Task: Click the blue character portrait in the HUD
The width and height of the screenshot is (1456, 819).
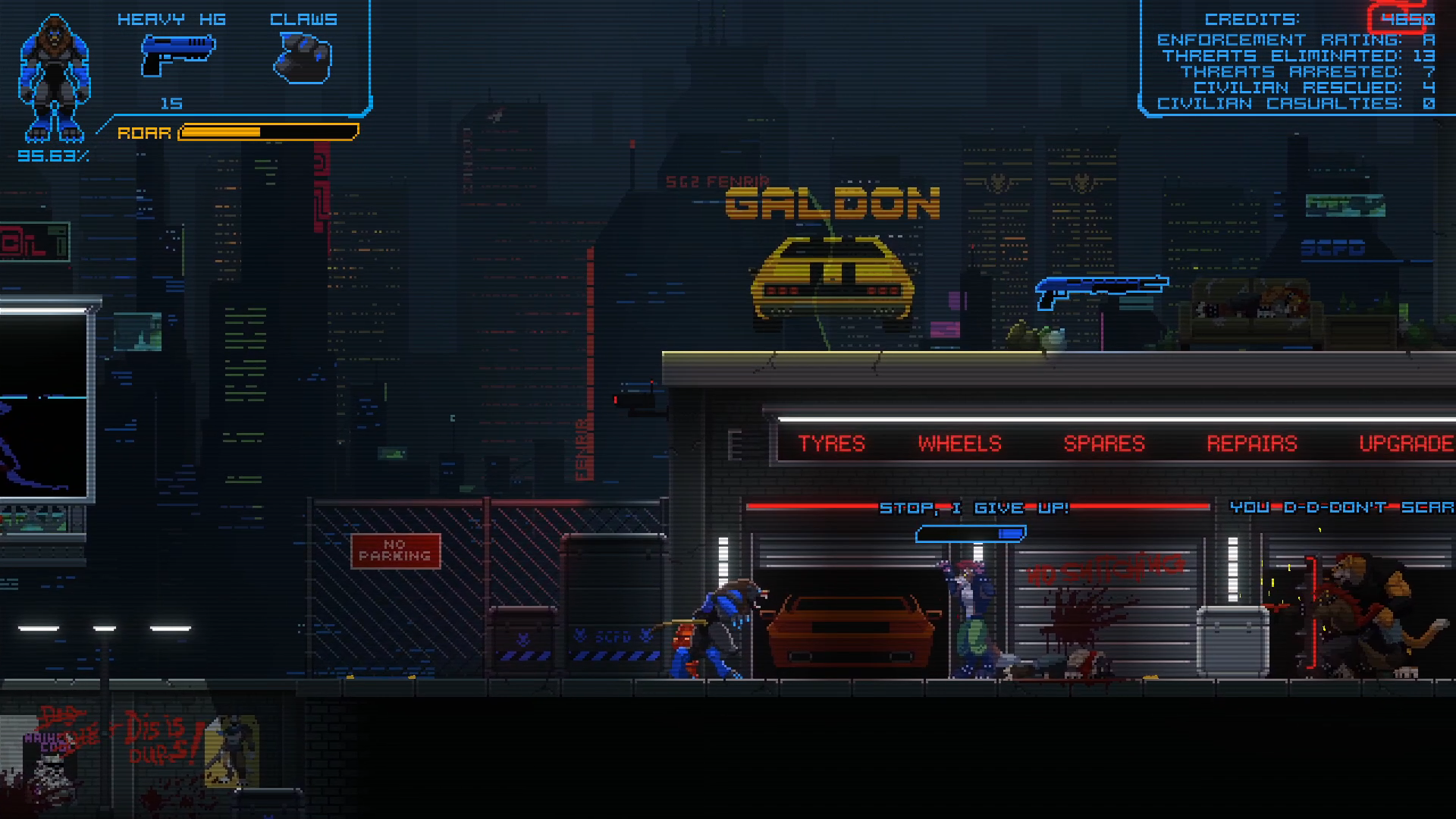Action: (54, 79)
